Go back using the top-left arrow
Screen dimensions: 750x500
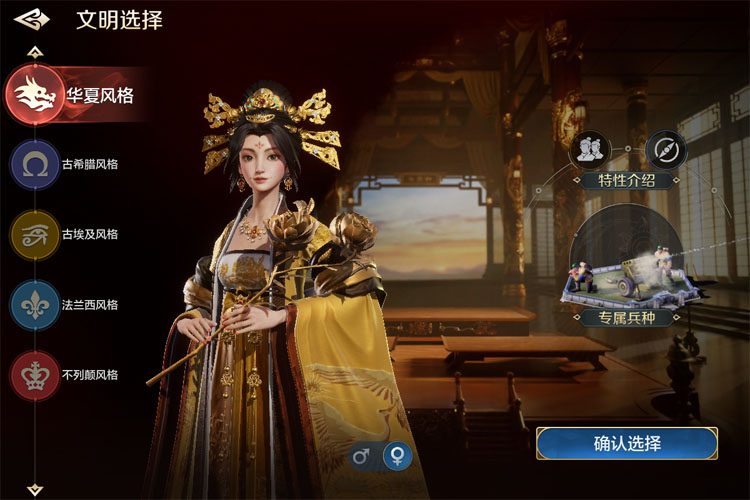[32, 19]
